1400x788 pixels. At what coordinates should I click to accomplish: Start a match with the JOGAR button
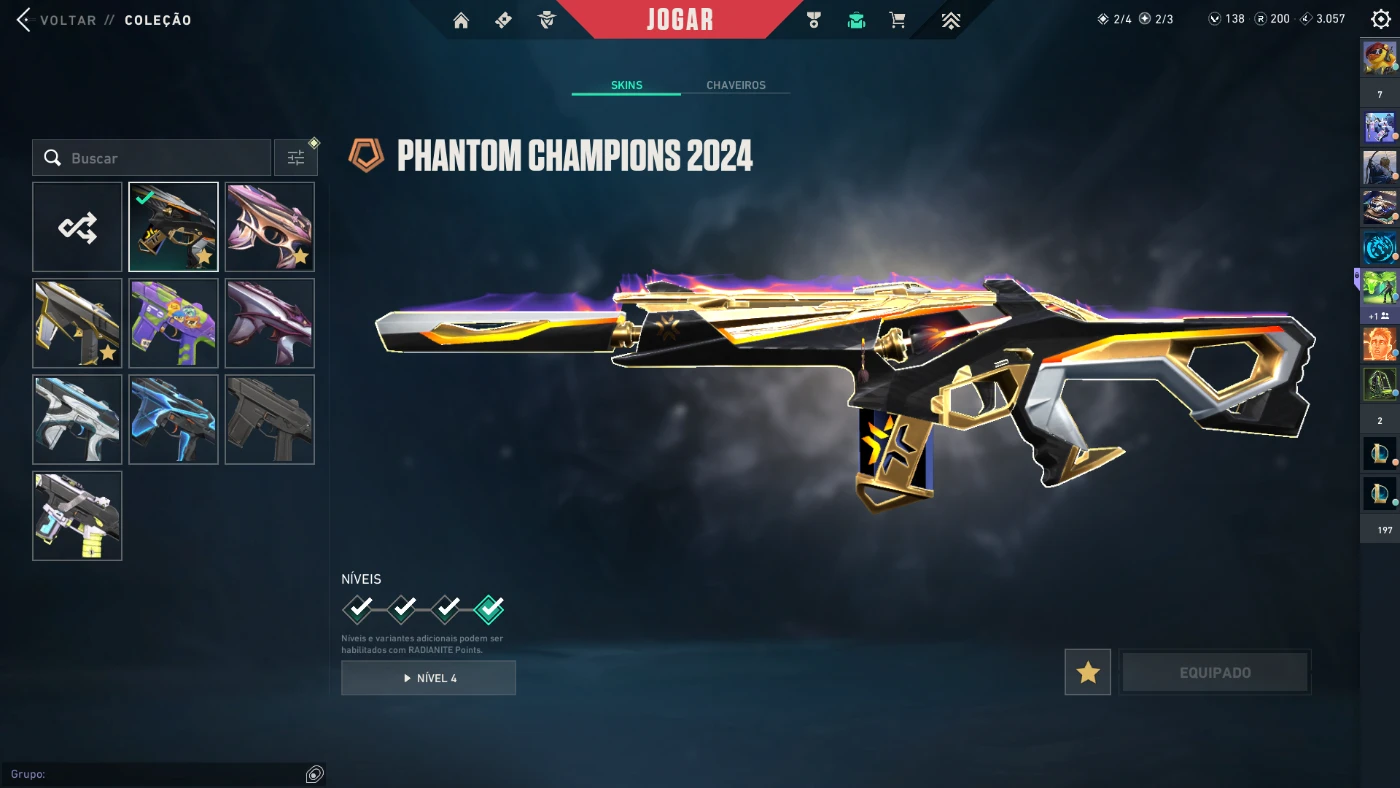click(x=680, y=20)
